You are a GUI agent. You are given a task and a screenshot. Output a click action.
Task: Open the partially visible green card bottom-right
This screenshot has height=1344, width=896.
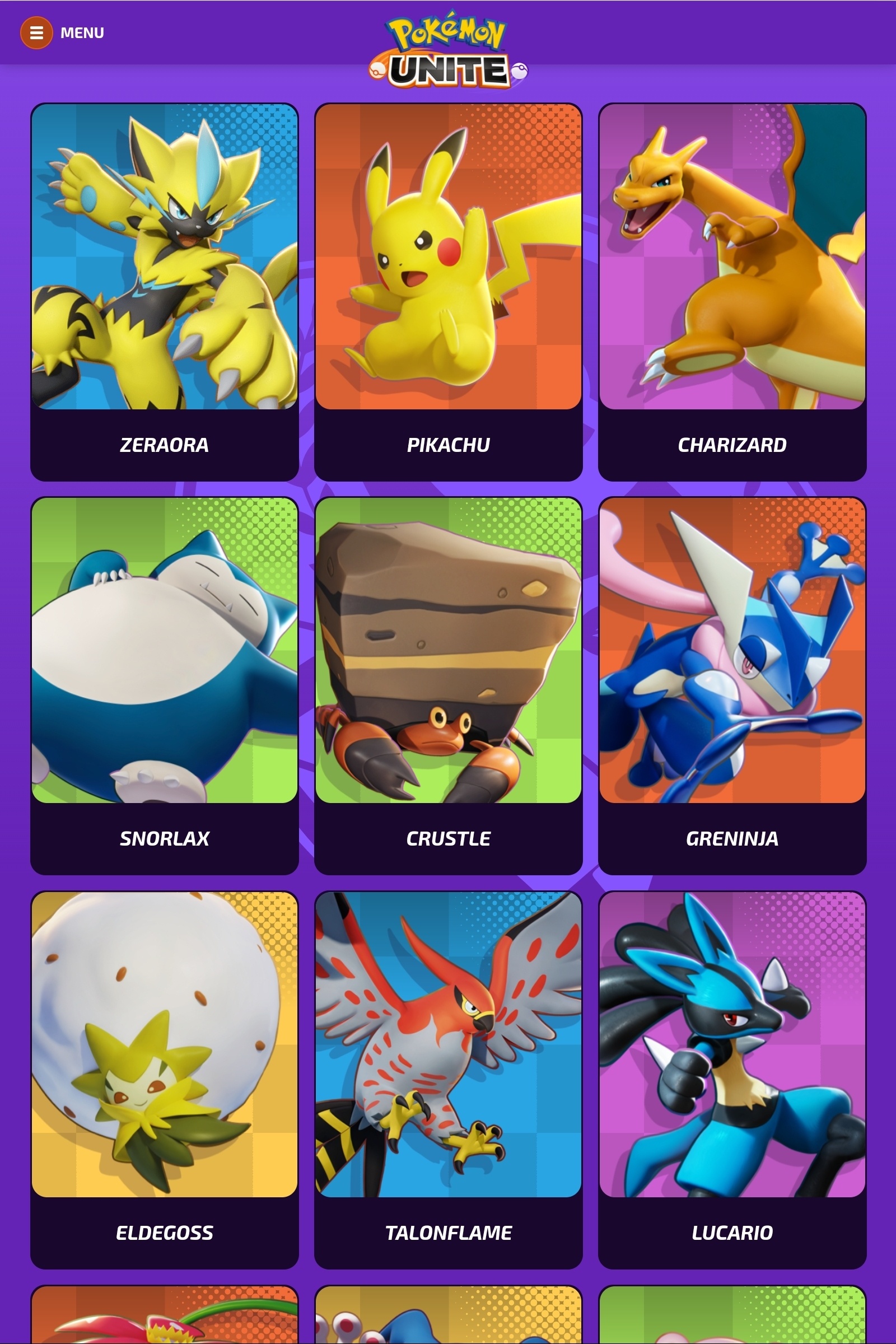tap(732, 1326)
